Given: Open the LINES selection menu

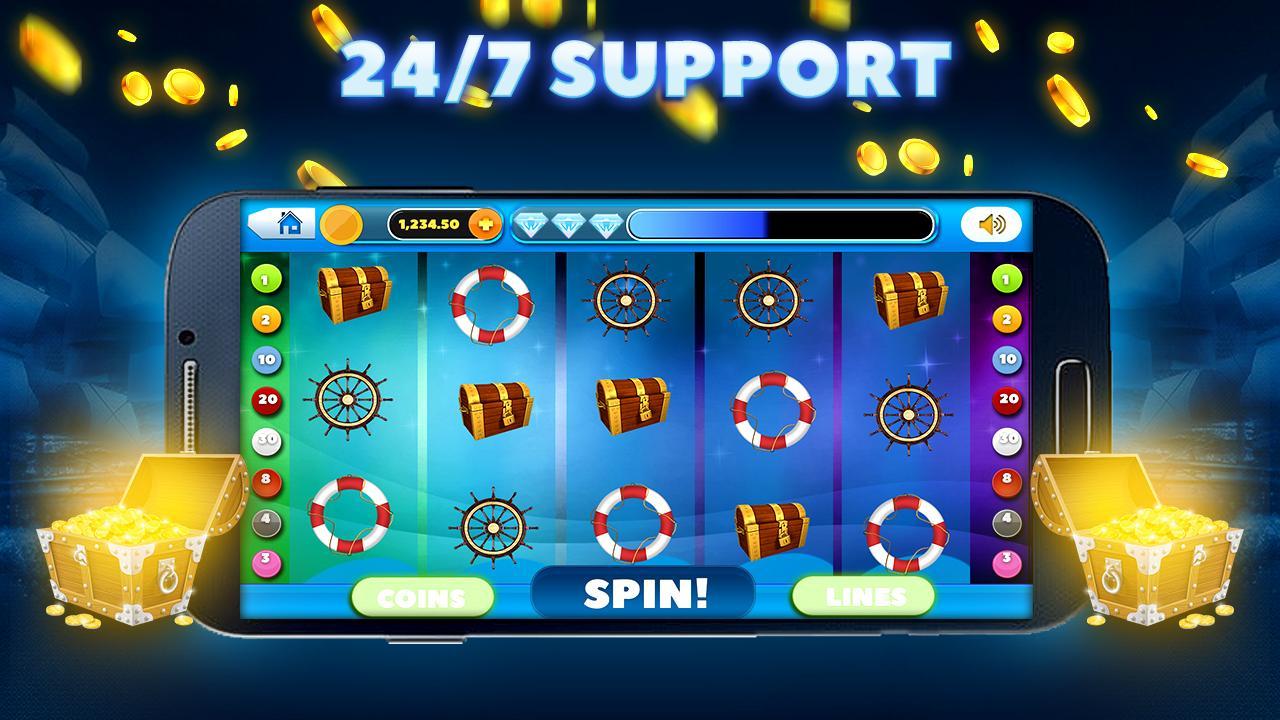Looking at the screenshot, I should pyautogui.click(x=862, y=597).
